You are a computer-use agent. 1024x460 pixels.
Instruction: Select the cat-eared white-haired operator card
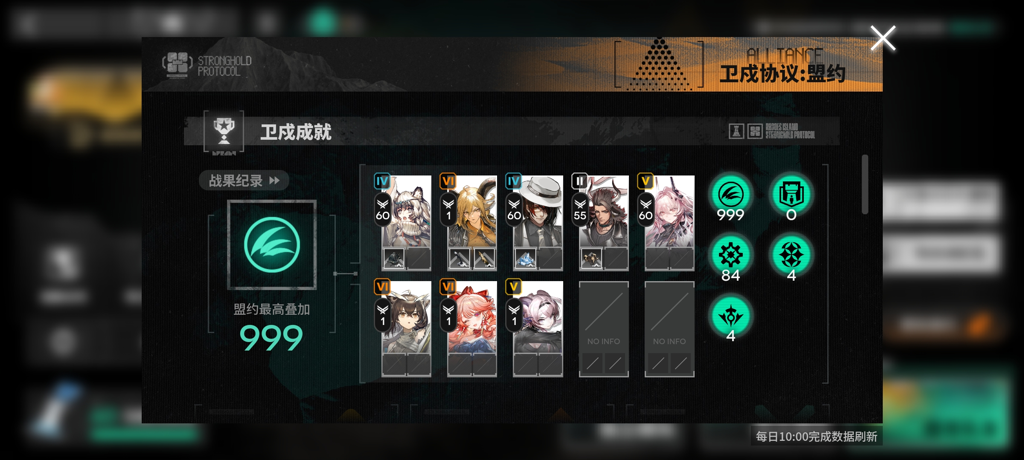[x=406, y=221]
